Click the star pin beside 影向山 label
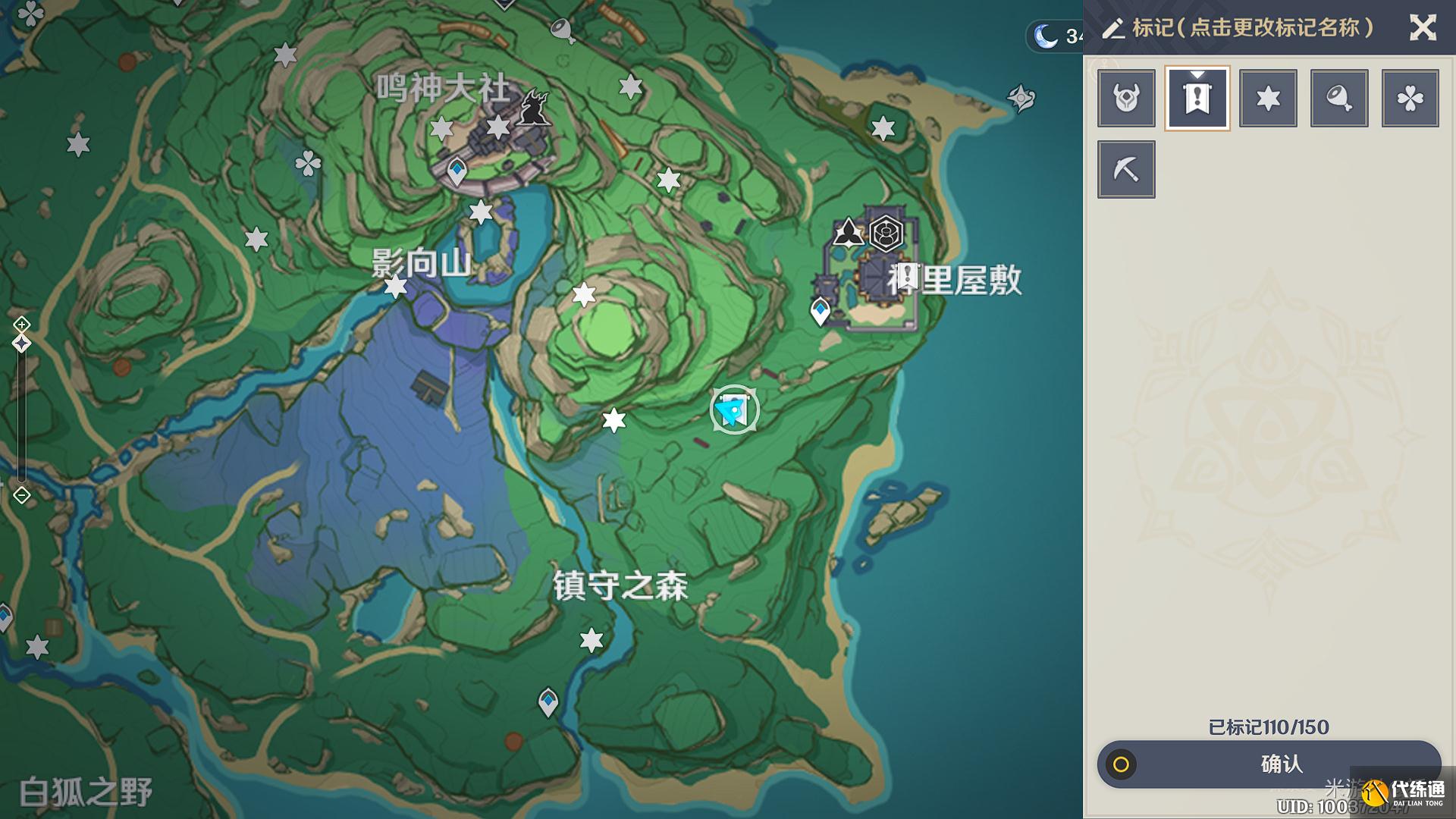The height and width of the screenshot is (819, 1456). pyautogui.click(x=396, y=287)
